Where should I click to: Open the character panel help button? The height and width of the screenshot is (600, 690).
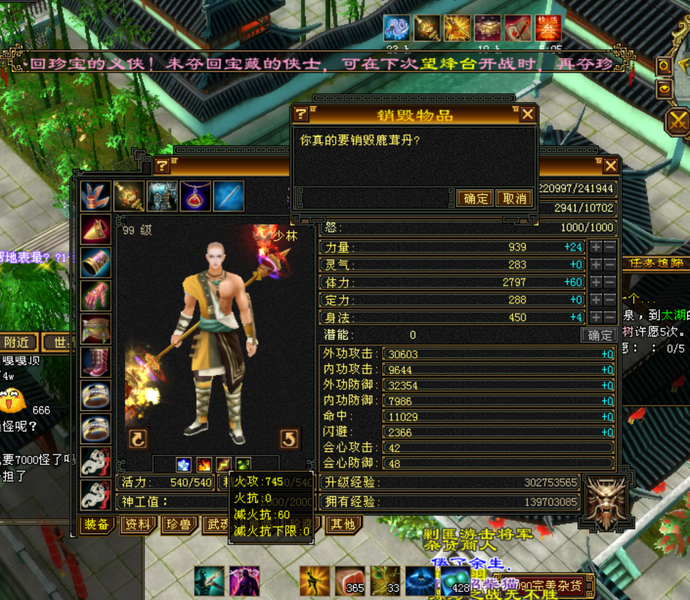(x=163, y=166)
